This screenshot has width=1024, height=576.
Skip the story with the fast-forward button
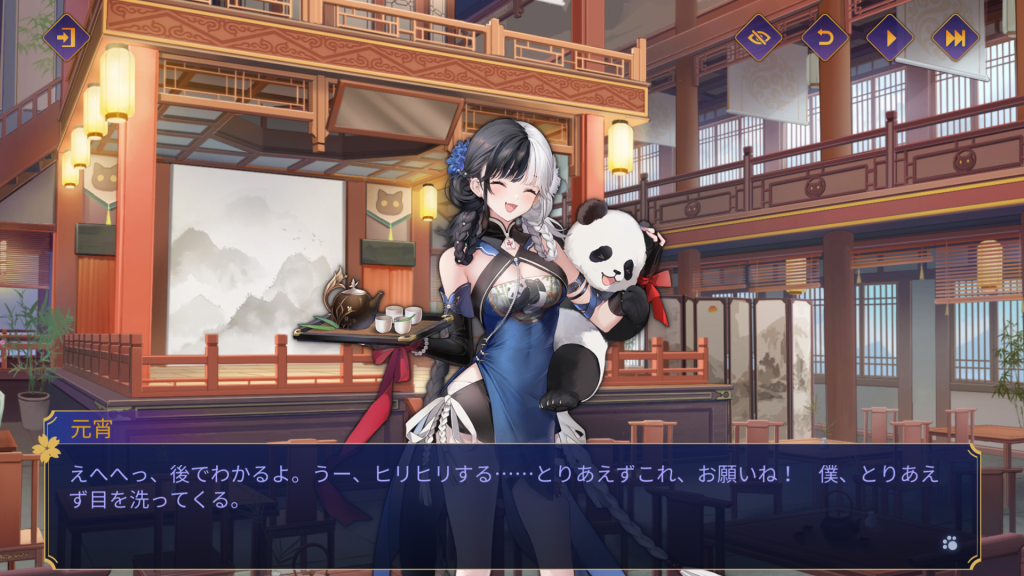tap(955, 38)
